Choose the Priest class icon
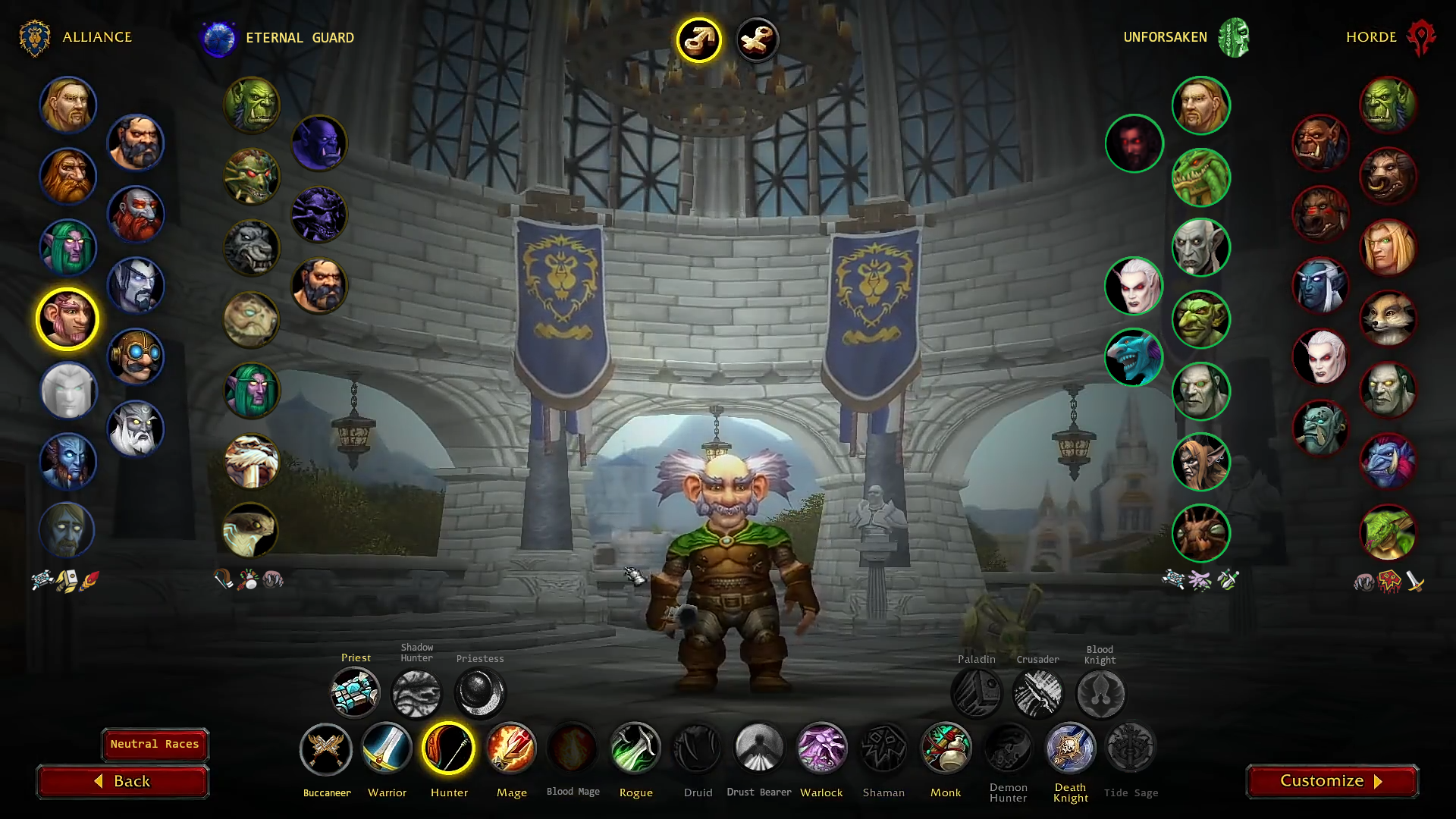Image resolution: width=1456 pixels, height=819 pixels. (x=355, y=692)
